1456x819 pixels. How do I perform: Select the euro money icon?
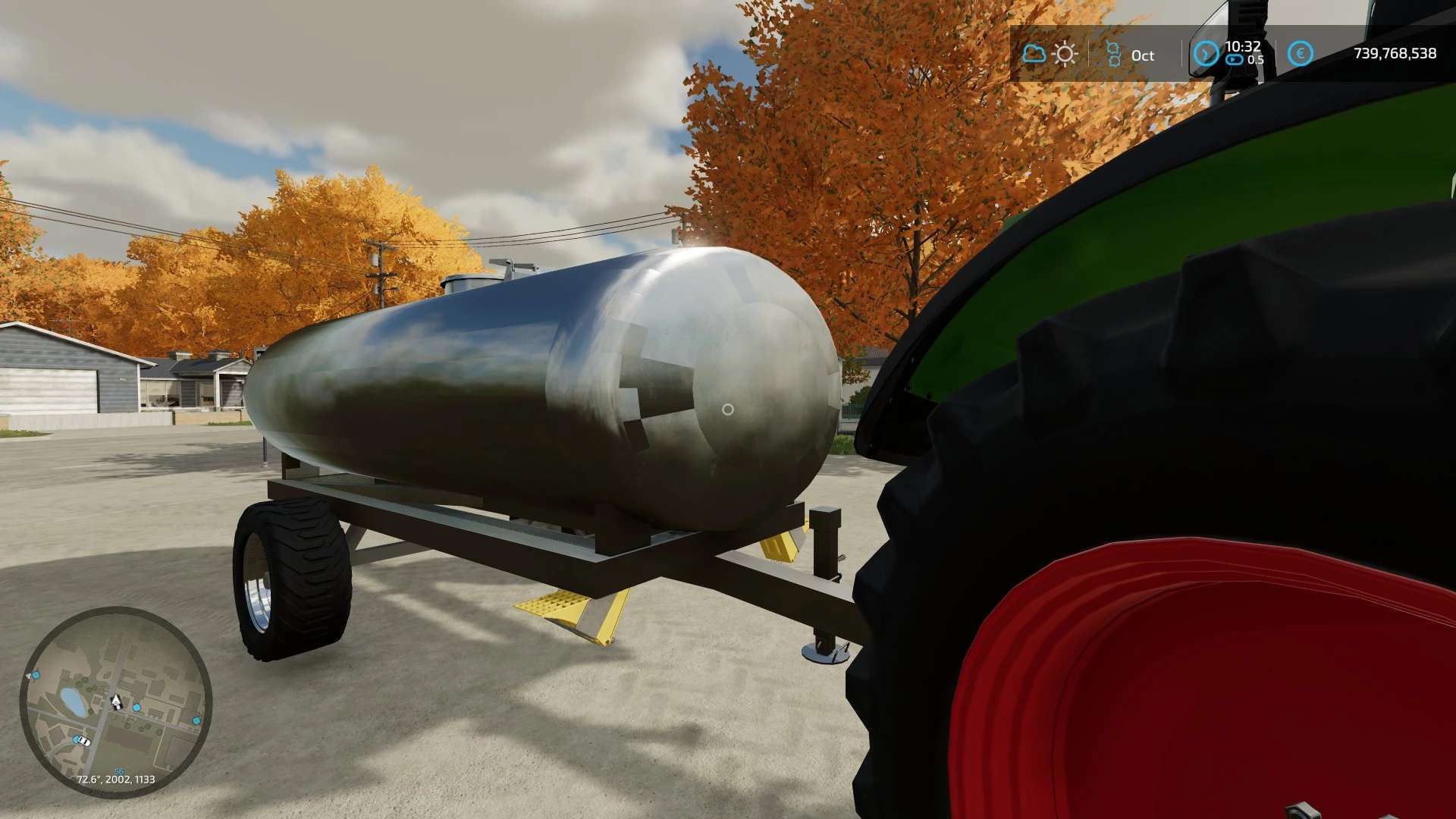pyautogui.click(x=1300, y=54)
